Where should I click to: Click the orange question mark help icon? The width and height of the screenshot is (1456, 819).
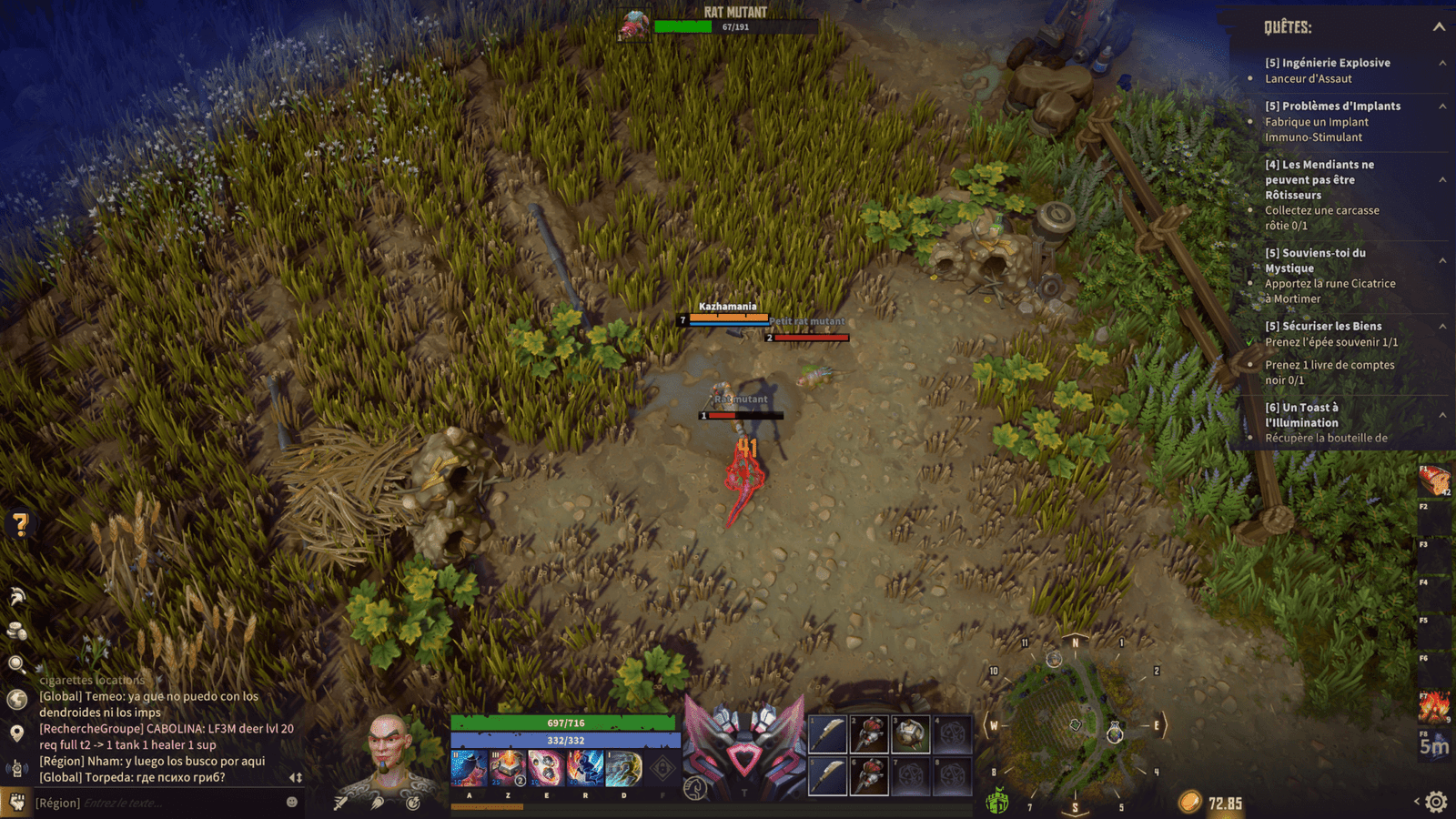(x=20, y=523)
